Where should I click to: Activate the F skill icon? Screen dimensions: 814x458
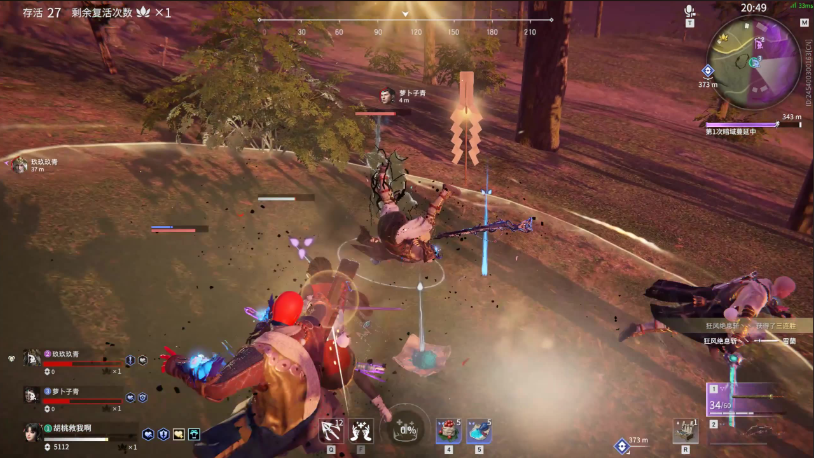point(362,429)
